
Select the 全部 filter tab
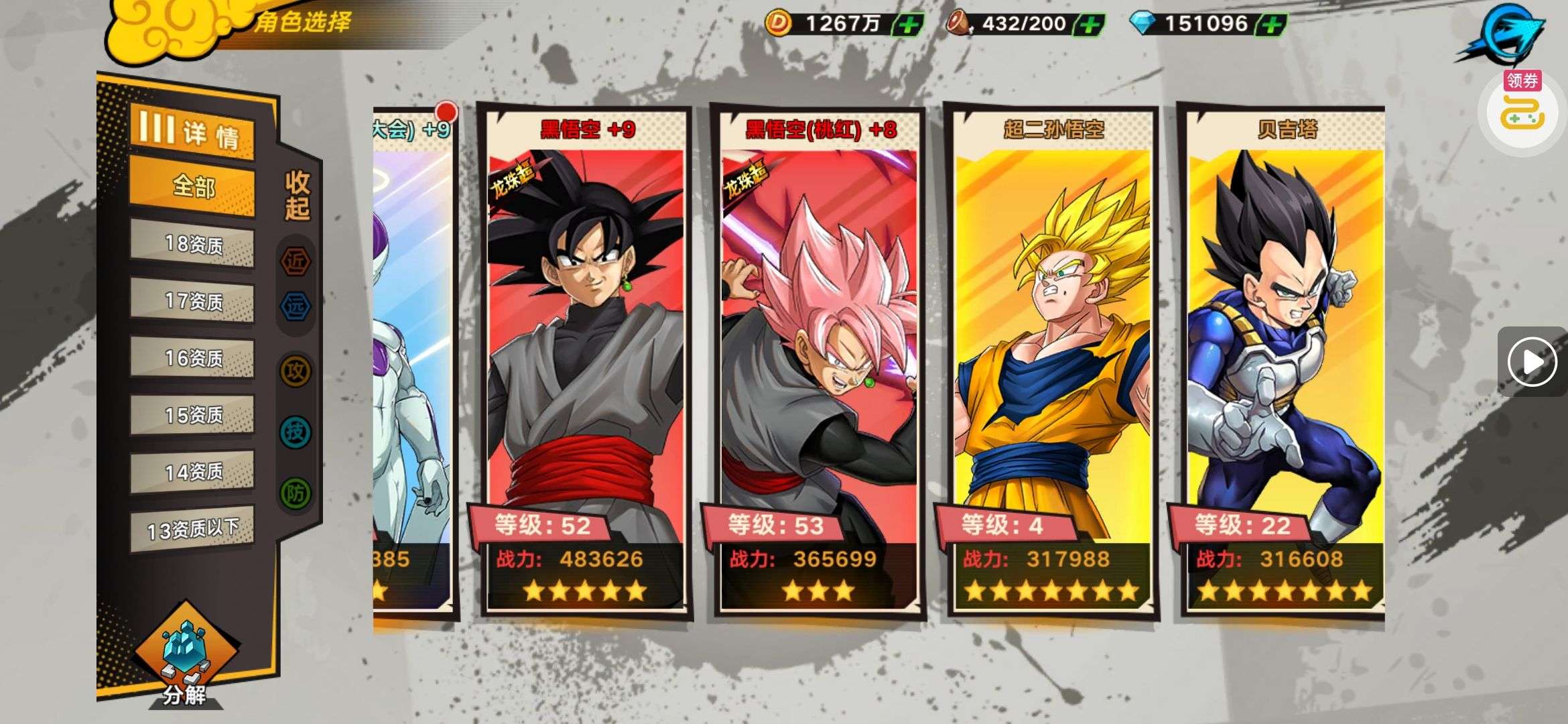click(x=192, y=186)
